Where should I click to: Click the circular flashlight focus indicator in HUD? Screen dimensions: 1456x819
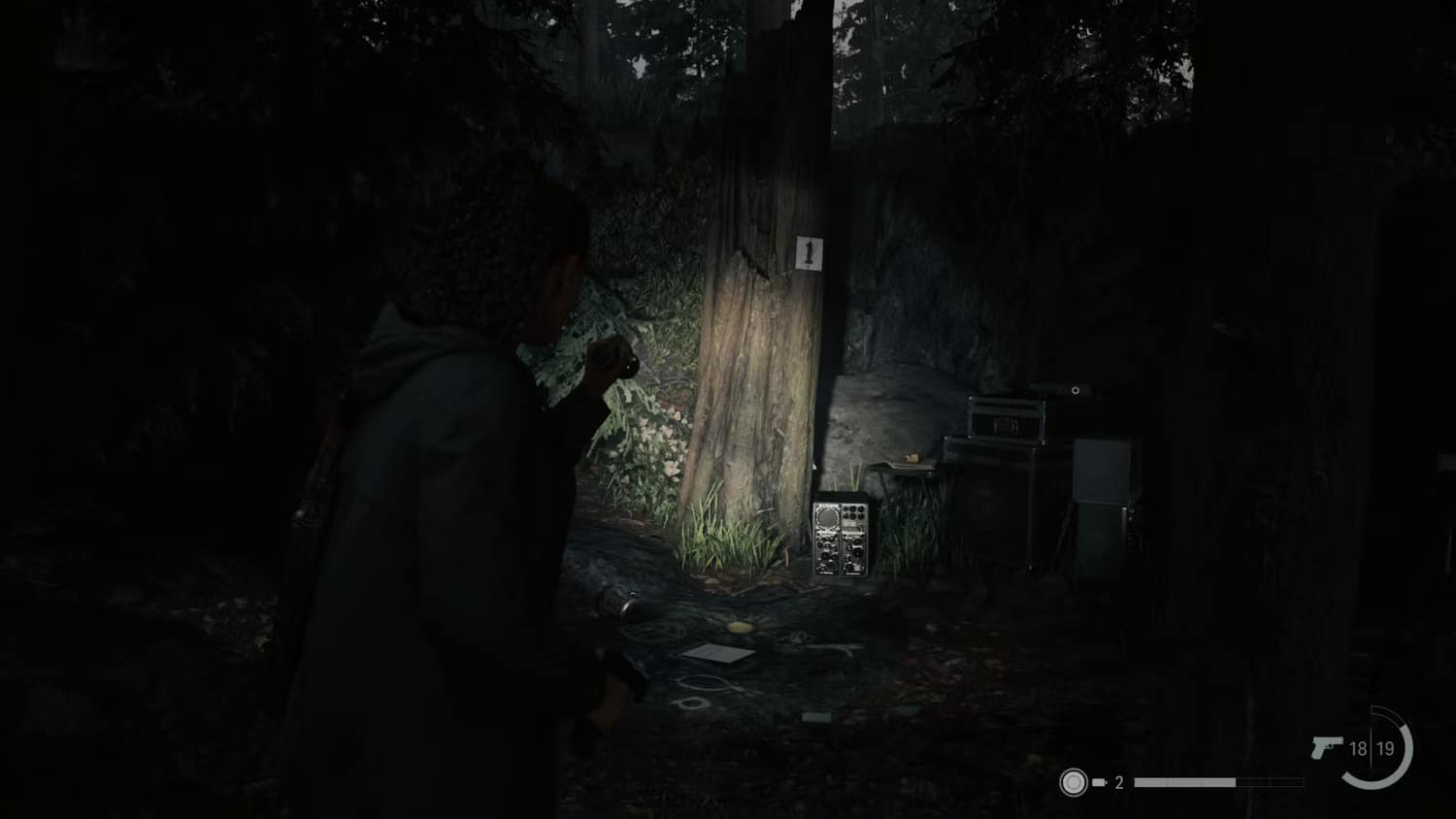1075,782
